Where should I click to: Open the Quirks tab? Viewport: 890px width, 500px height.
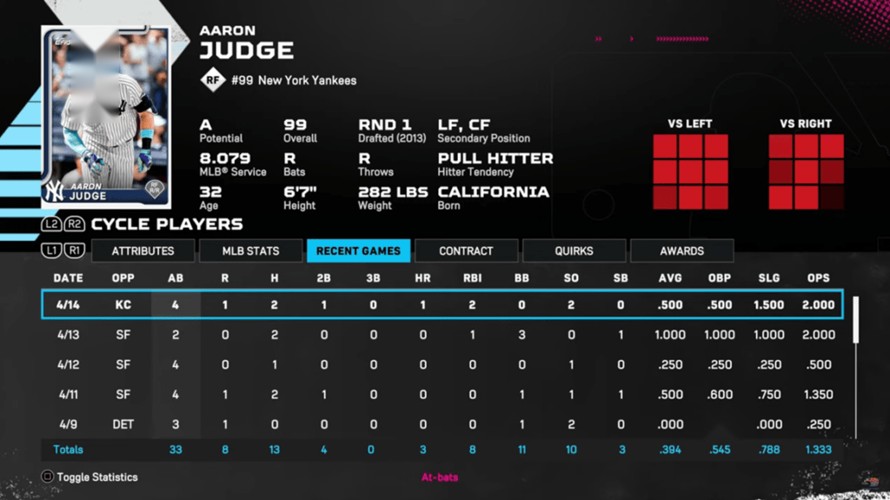point(574,251)
